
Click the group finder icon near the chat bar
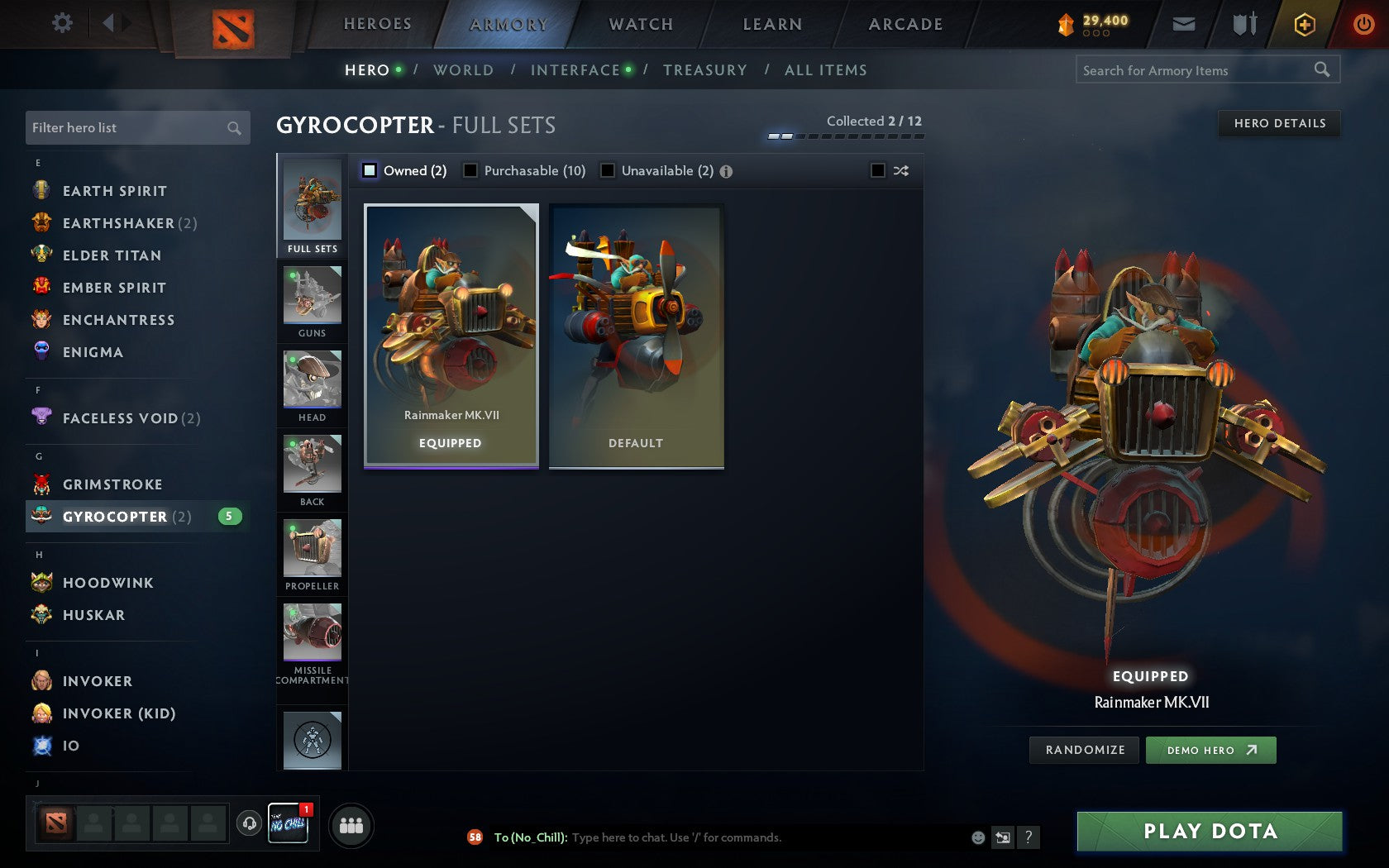click(x=351, y=823)
